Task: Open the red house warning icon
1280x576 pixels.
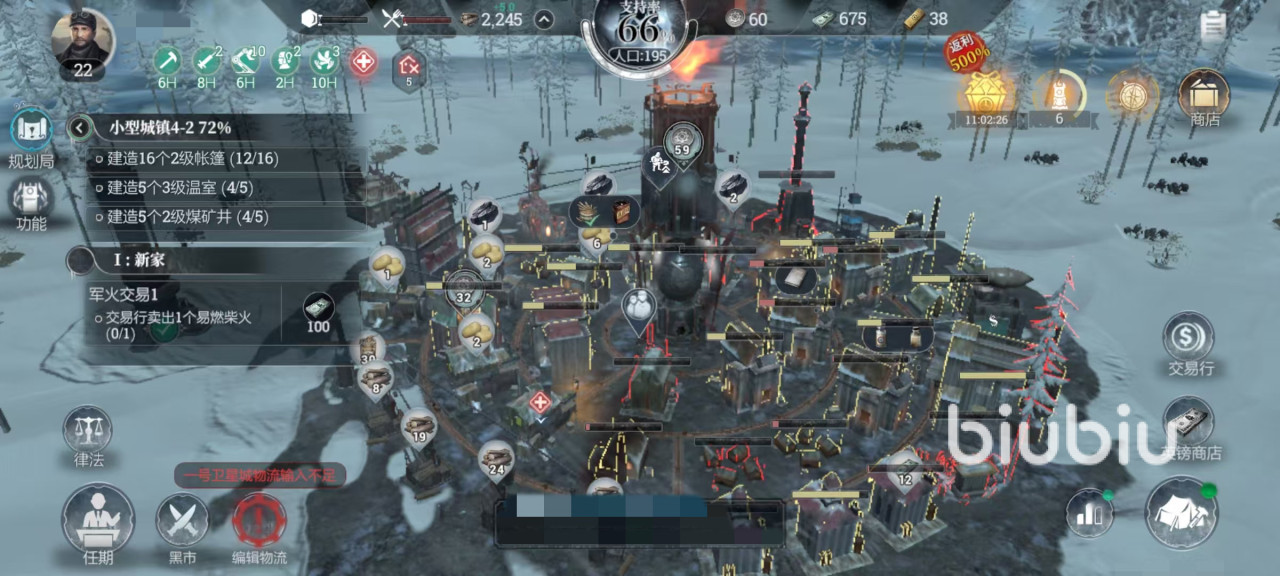Action: coord(408,67)
